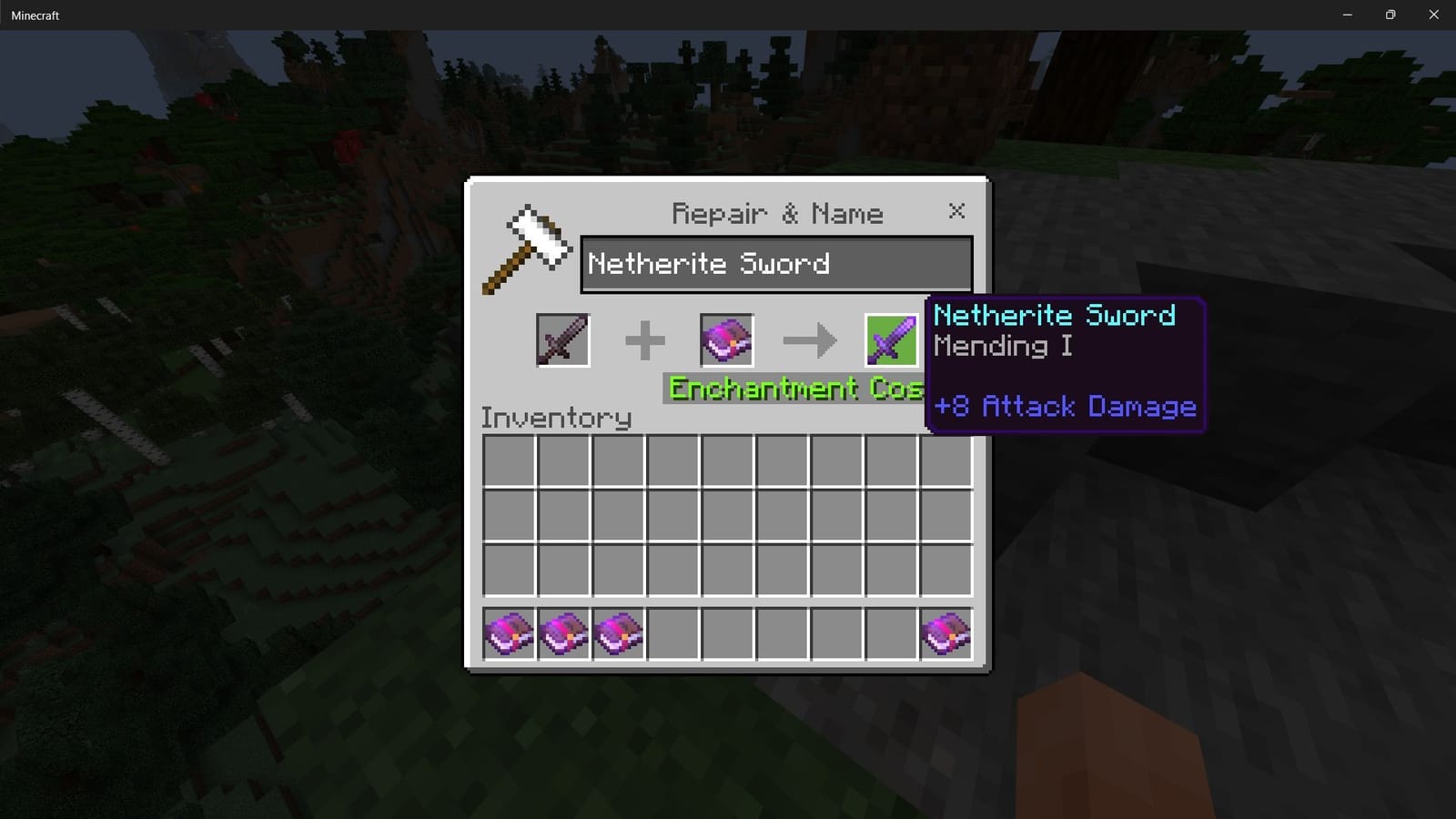Click the Netherite Sword tooltip header

1056,315
